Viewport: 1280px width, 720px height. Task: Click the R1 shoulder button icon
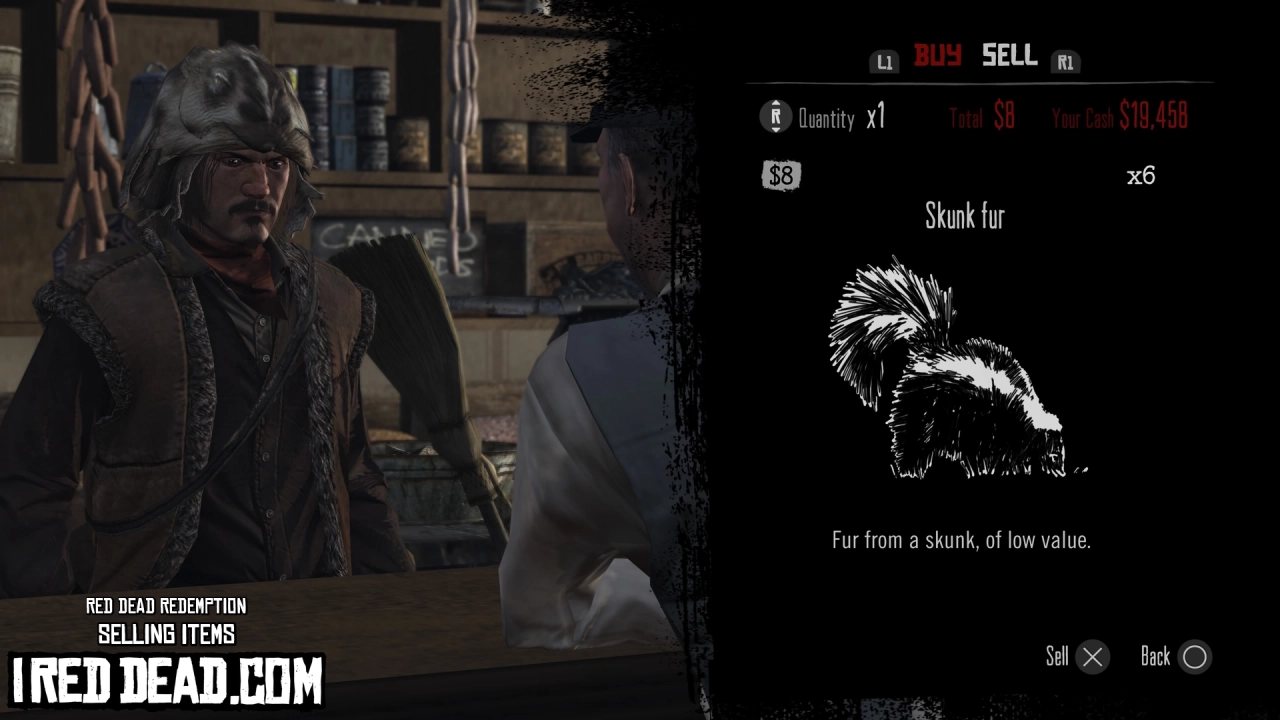pyautogui.click(x=1065, y=61)
